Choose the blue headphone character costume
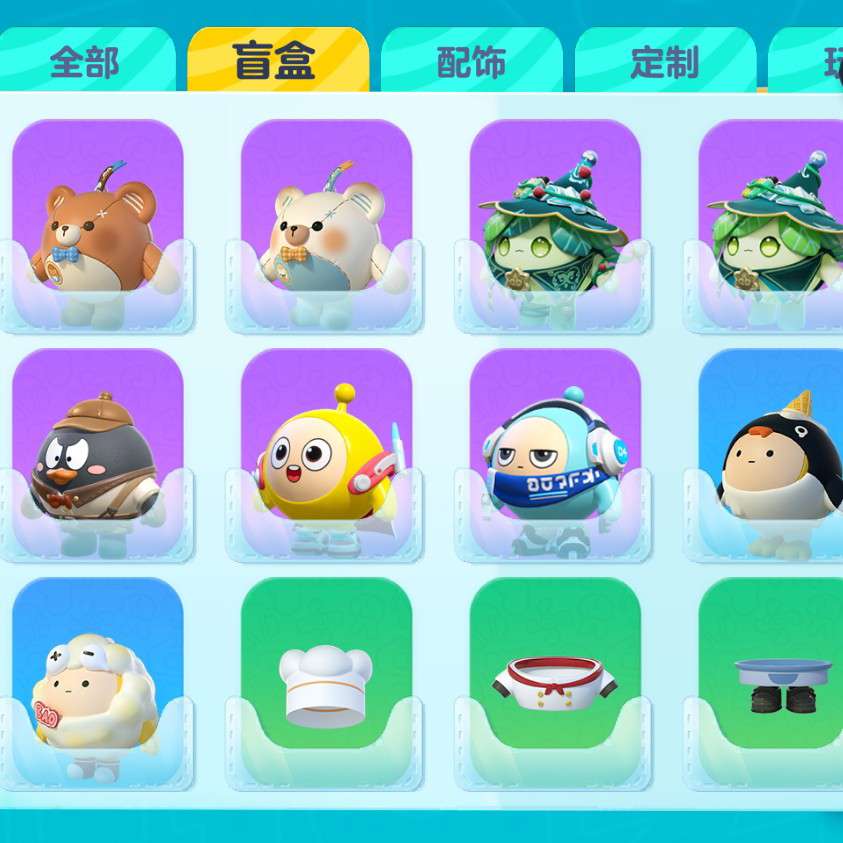The width and height of the screenshot is (843, 843). (554, 457)
